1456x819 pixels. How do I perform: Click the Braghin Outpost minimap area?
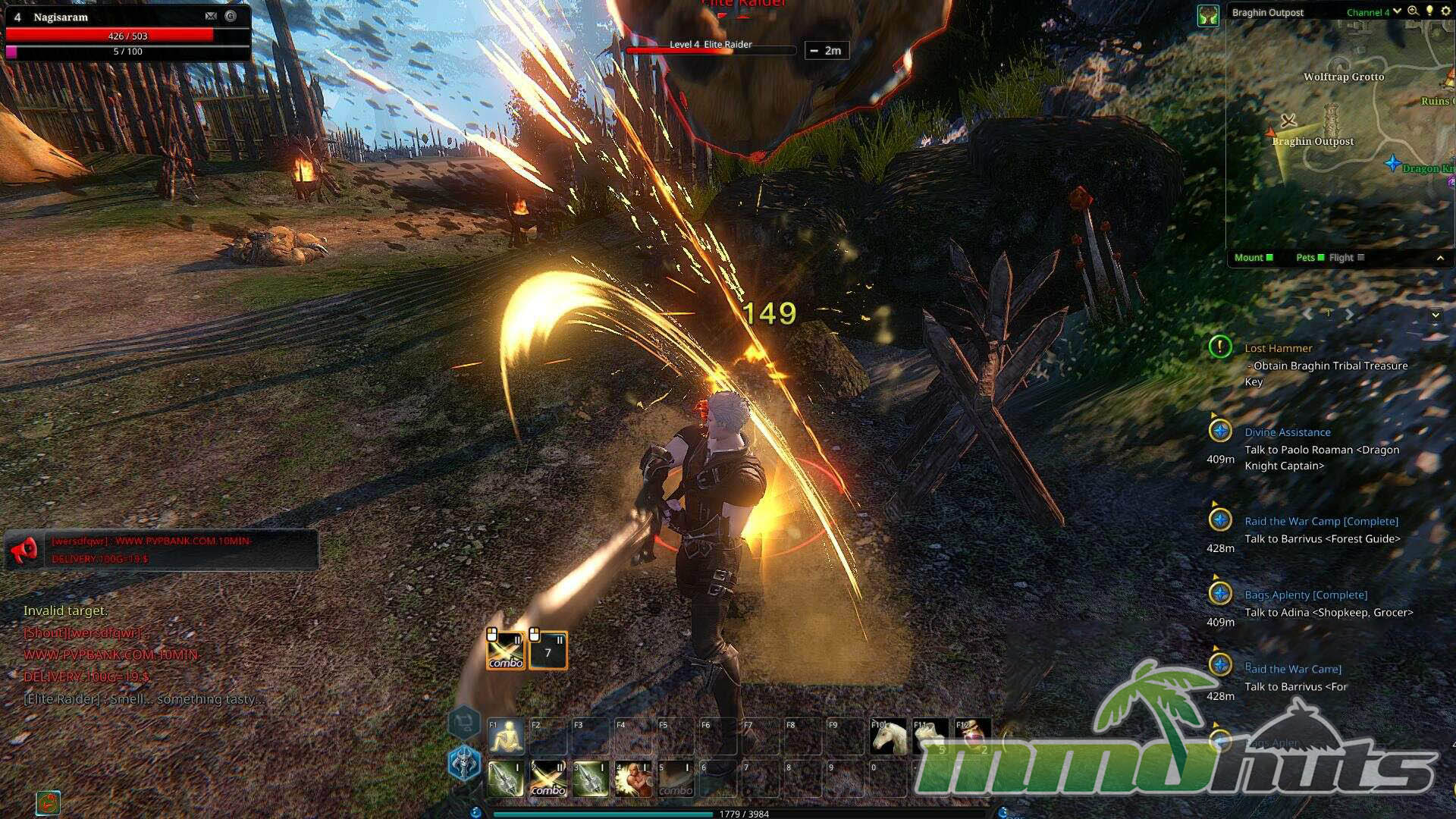pos(1312,142)
